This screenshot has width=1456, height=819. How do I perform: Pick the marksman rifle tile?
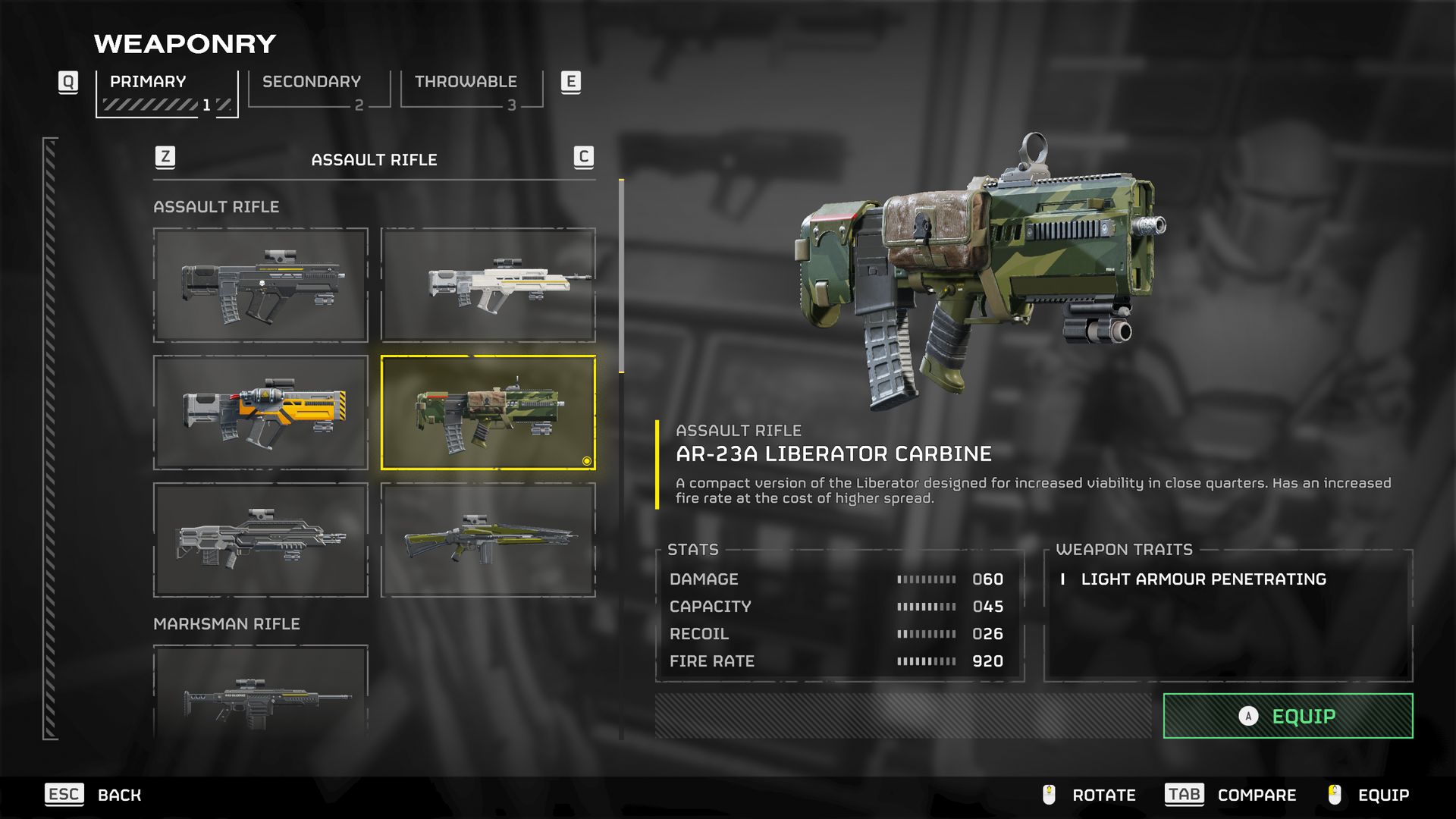click(261, 692)
